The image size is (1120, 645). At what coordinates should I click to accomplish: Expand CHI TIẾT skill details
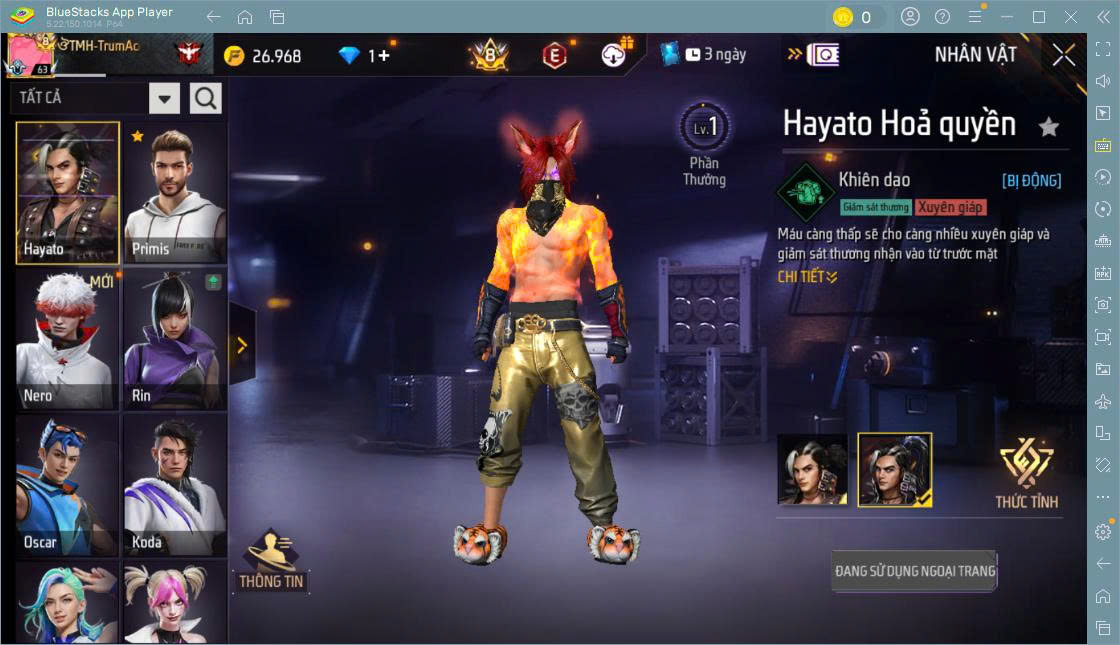click(807, 277)
